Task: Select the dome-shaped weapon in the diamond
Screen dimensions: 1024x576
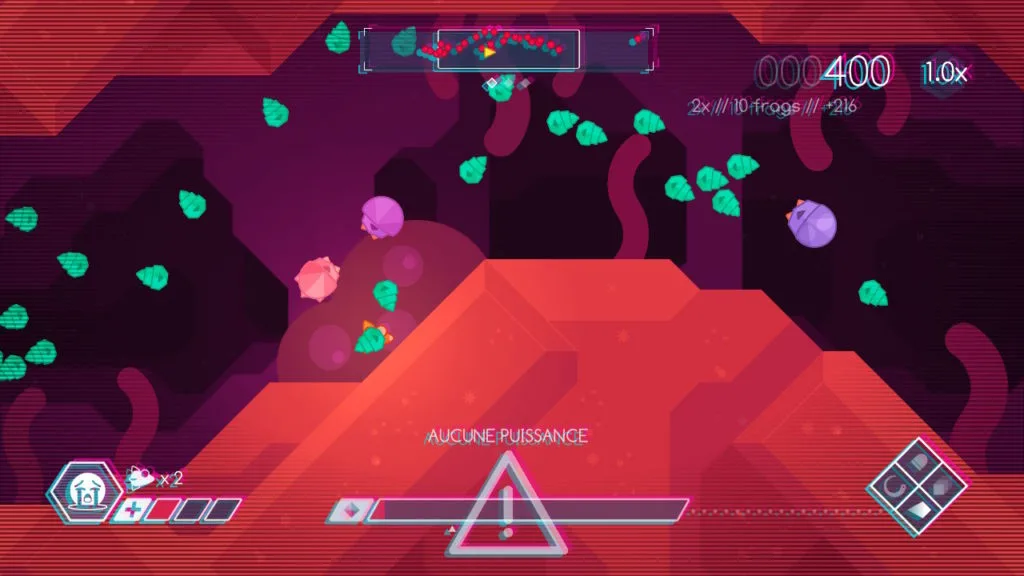Action: [919, 464]
